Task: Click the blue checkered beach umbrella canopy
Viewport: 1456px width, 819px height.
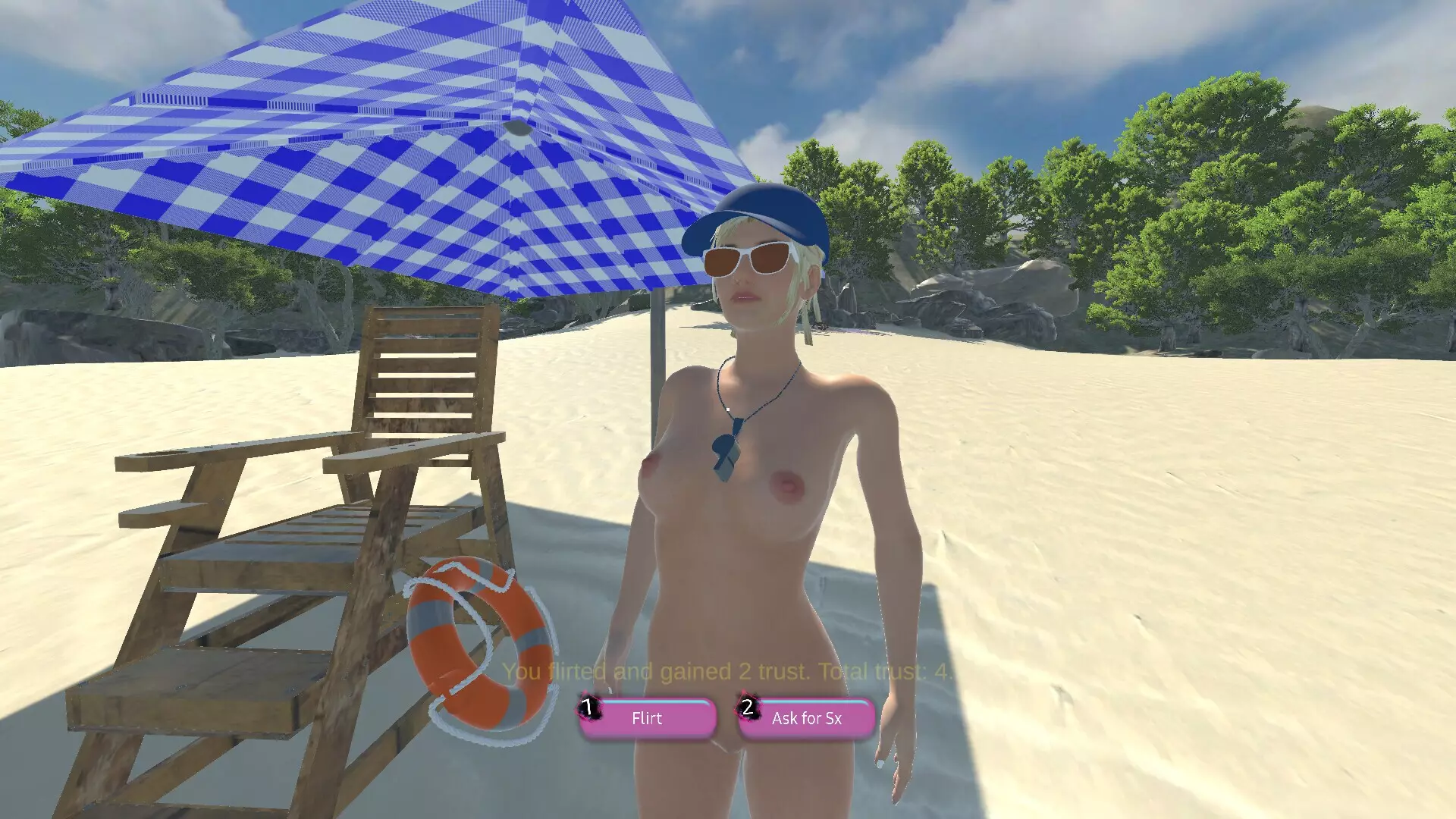Action: (379, 136)
